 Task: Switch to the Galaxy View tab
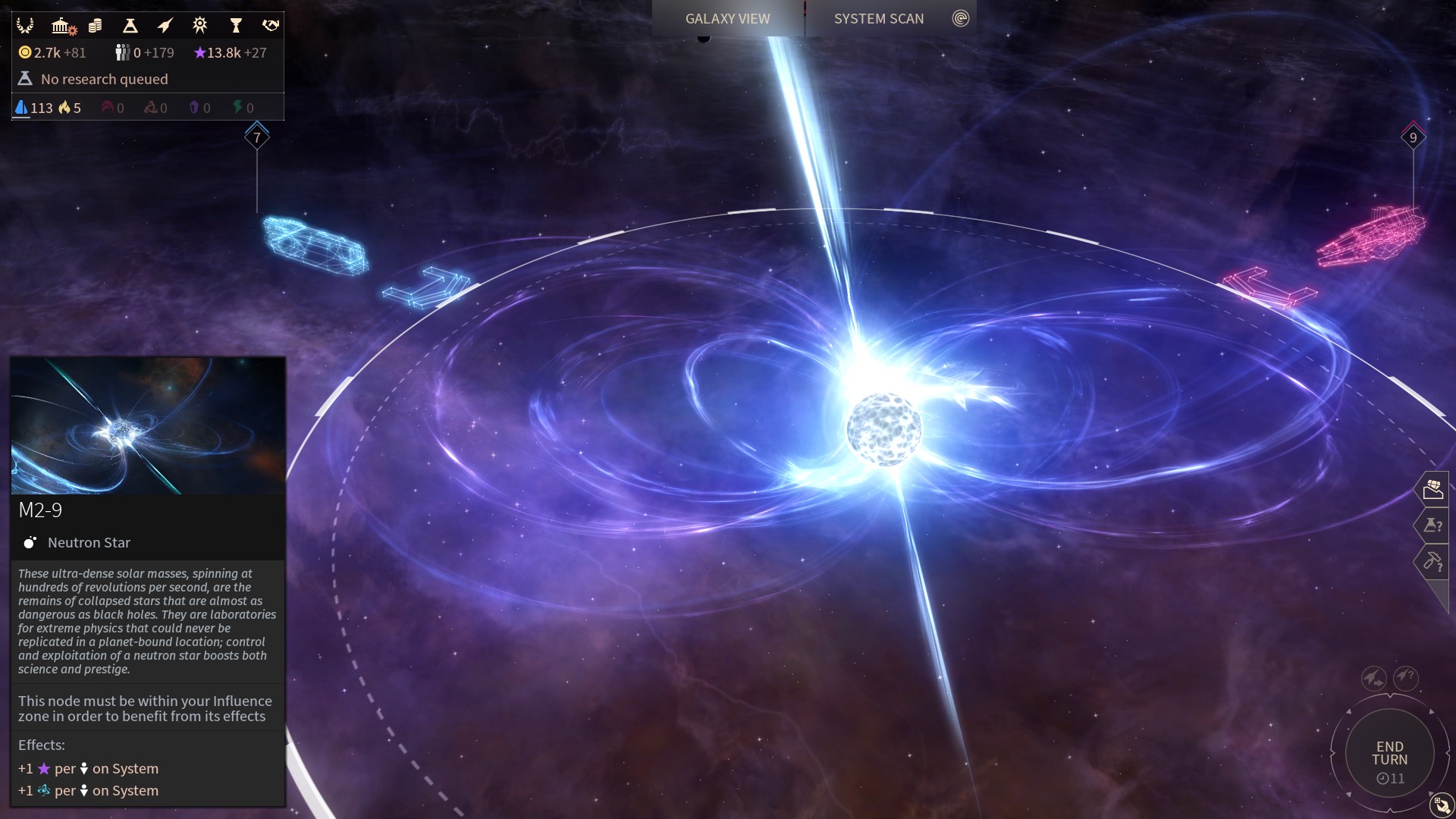[726, 18]
